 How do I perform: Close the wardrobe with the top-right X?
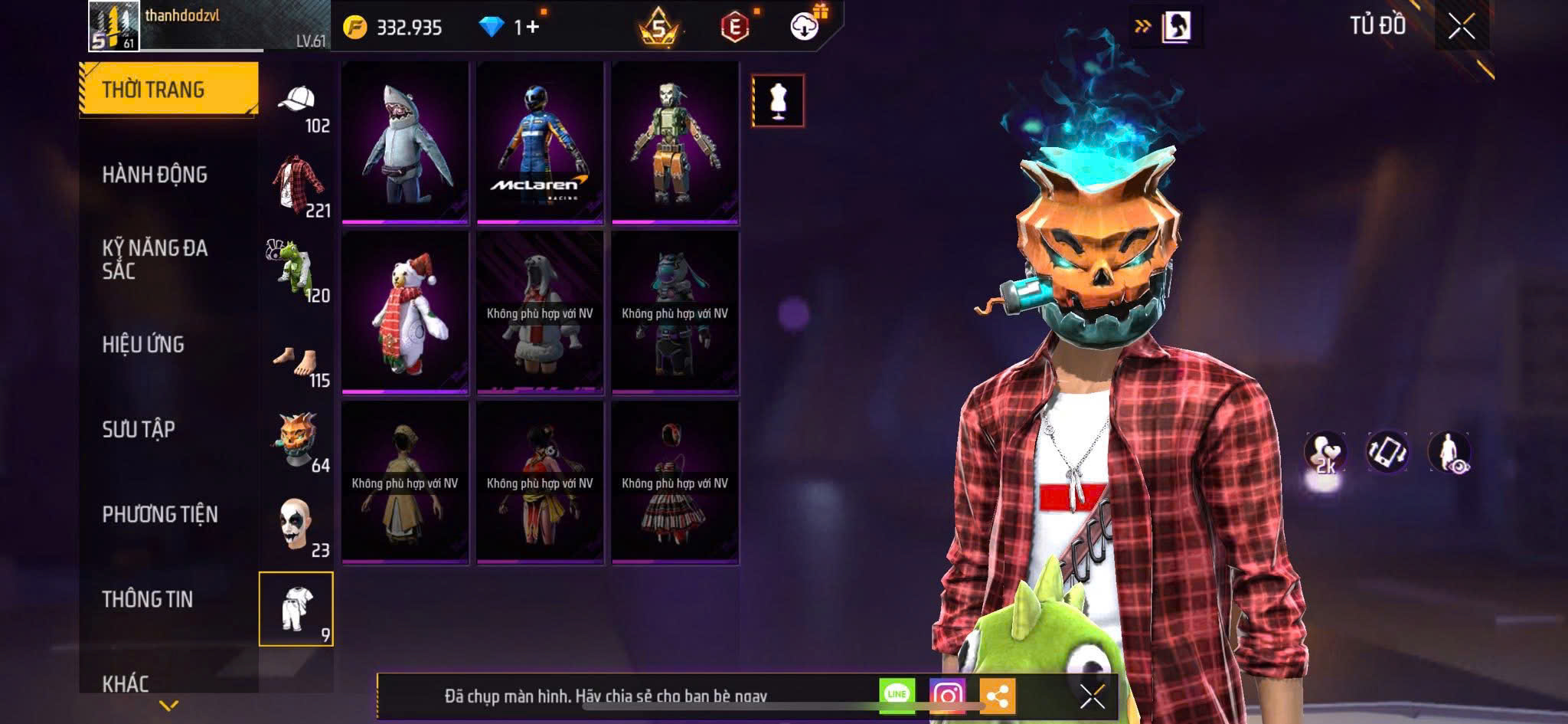pyautogui.click(x=1462, y=27)
